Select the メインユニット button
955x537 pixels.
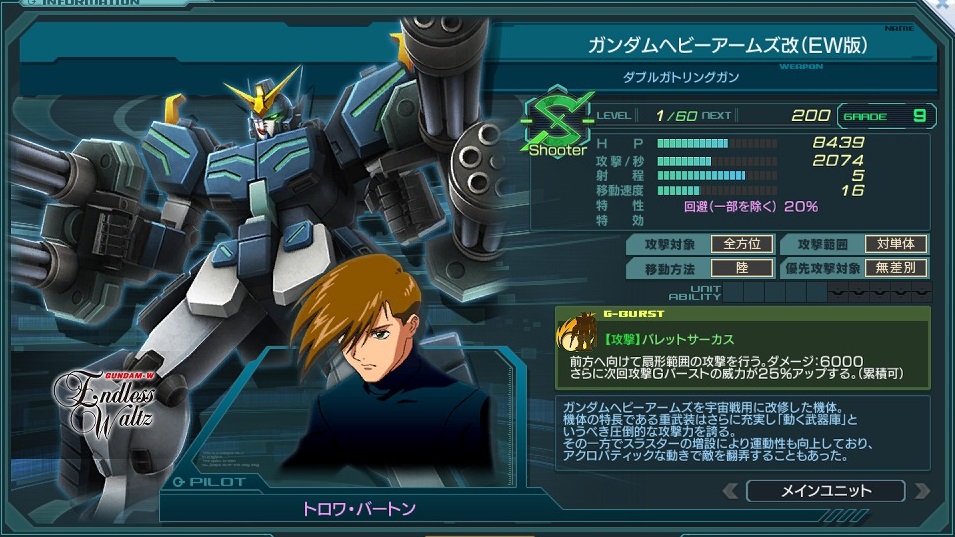[825, 491]
